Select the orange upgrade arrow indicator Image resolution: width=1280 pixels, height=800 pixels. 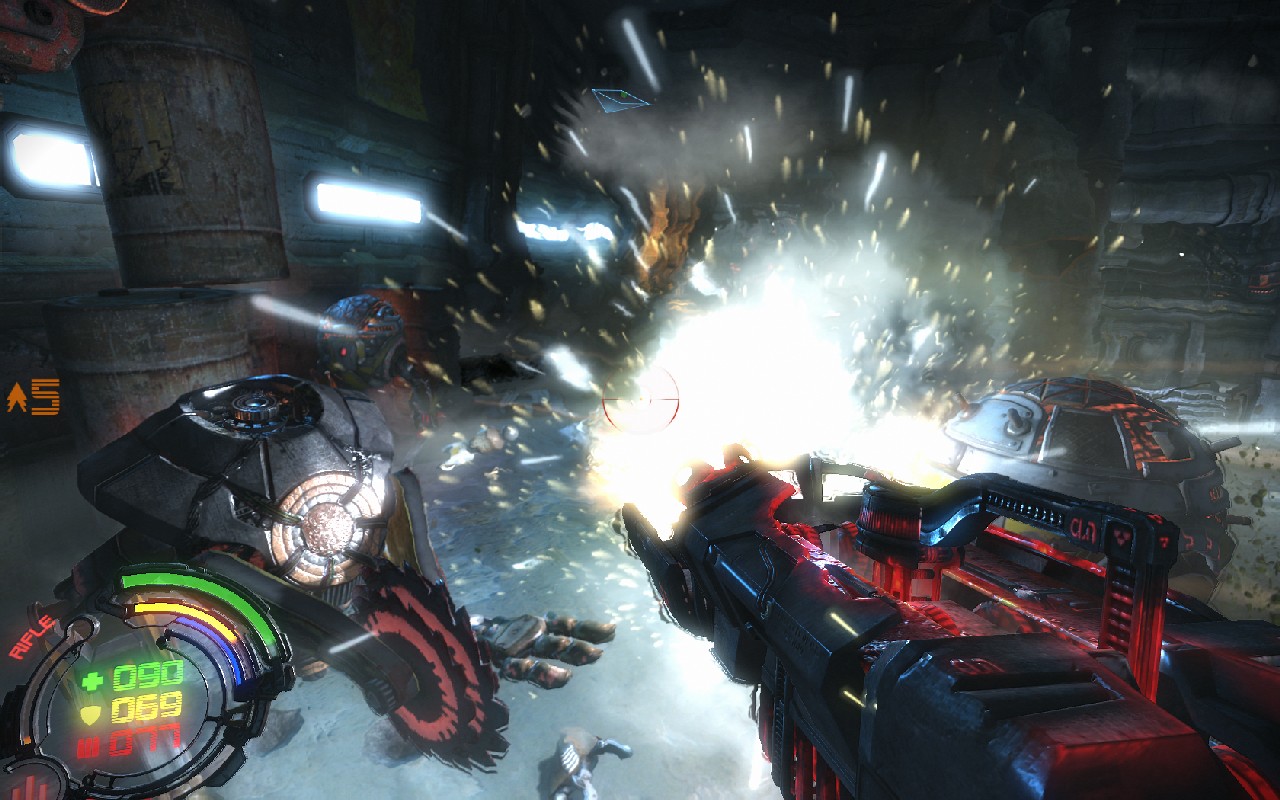pos(17,399)
